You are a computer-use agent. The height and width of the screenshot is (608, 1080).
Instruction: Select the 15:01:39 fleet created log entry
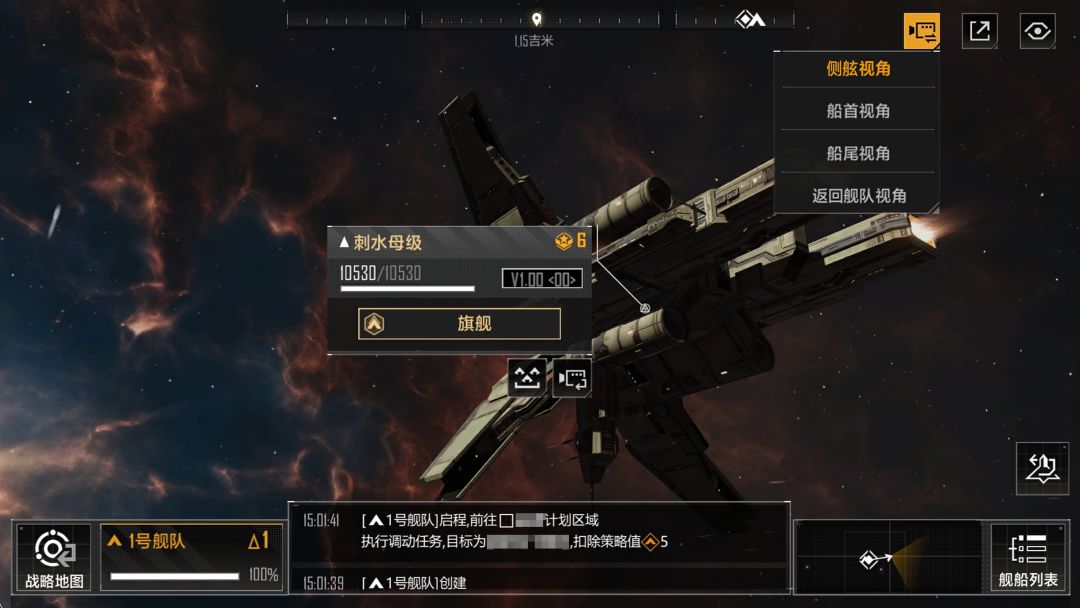pyautogui.click(x=540, y=583)
